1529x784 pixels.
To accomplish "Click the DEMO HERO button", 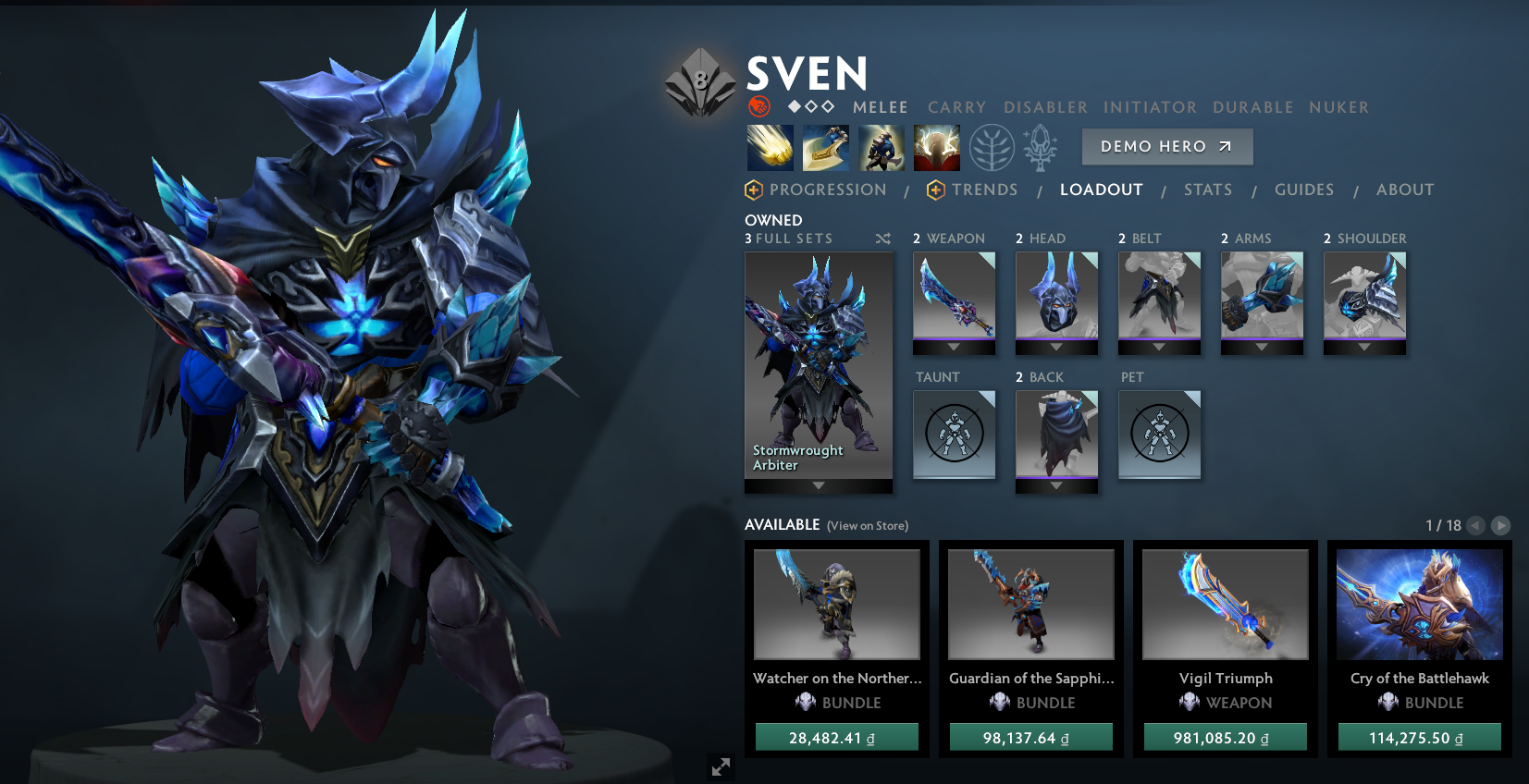I will [x=1166, y=146].
